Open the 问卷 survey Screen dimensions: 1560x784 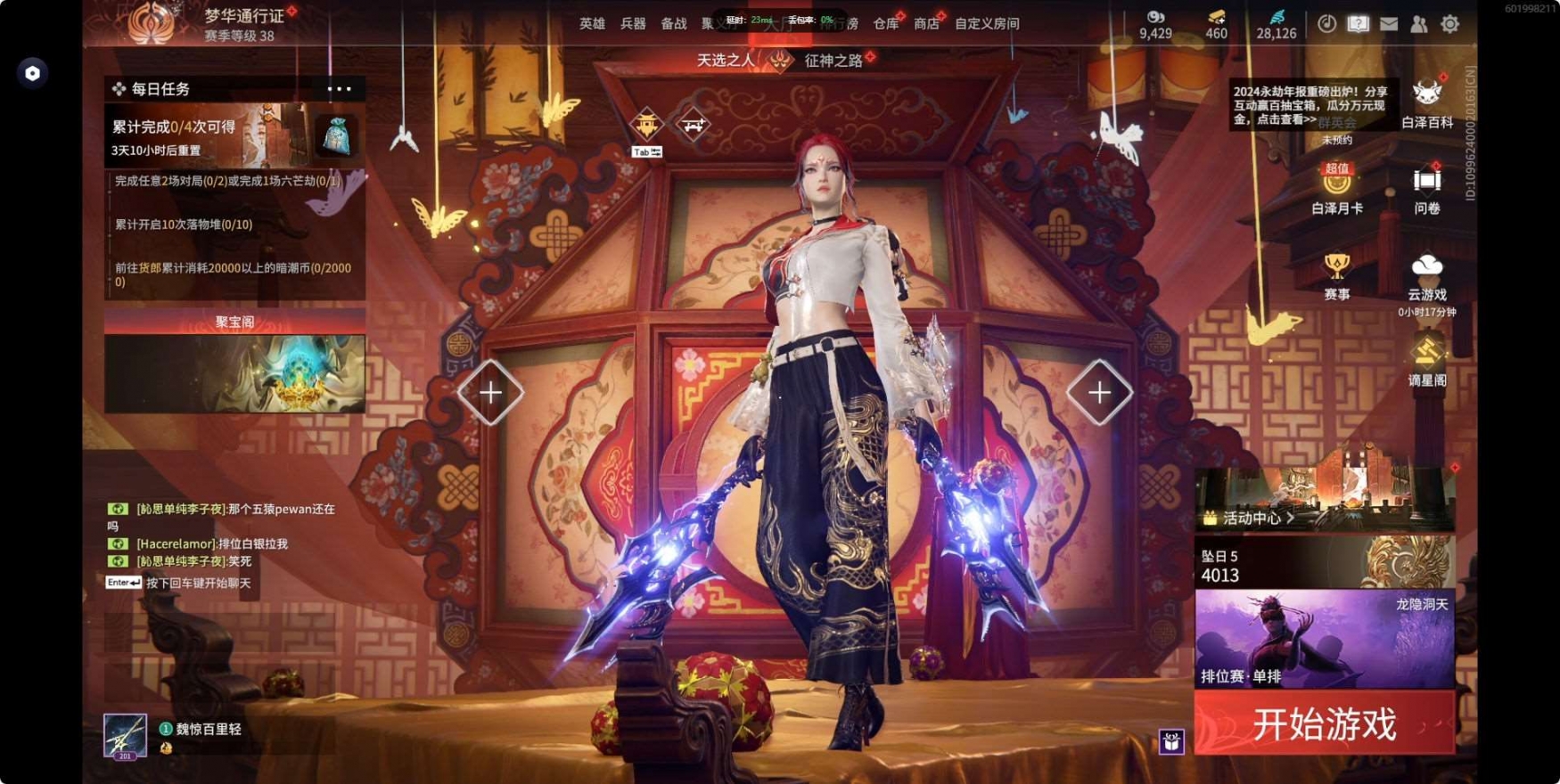(x=1426, y=189)
